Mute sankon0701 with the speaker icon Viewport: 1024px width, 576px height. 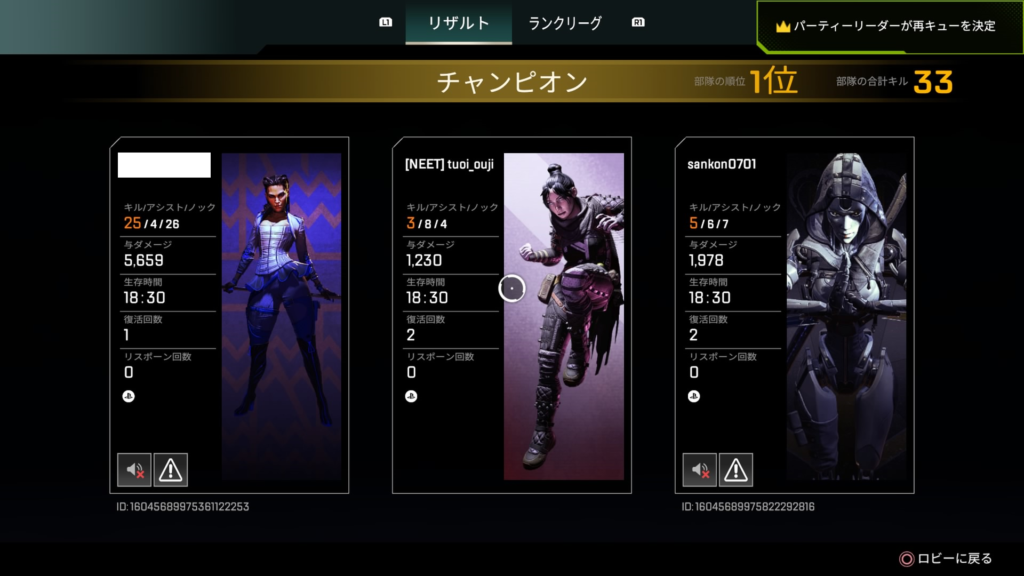pos(699,469)
